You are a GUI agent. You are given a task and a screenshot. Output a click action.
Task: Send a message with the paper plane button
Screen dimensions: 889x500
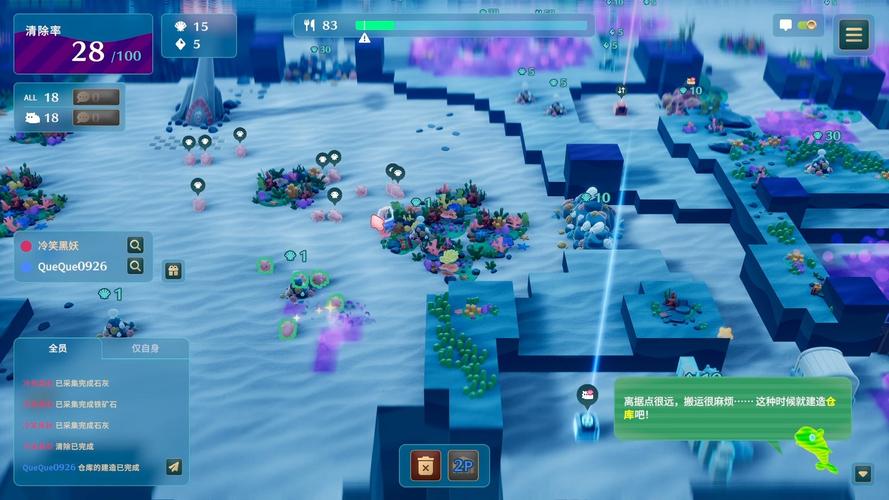coord(174,466)
